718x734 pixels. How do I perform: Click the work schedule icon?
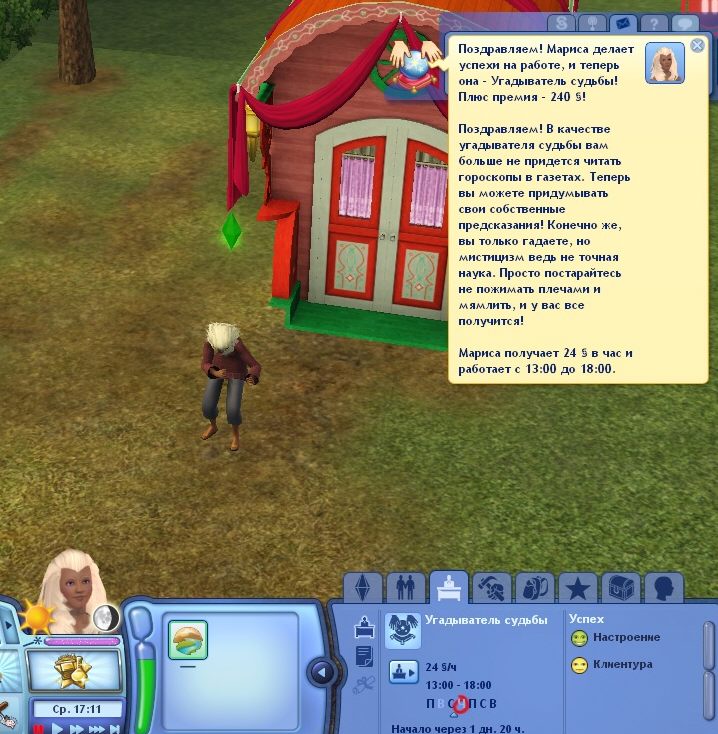click(x=403, y=672)
